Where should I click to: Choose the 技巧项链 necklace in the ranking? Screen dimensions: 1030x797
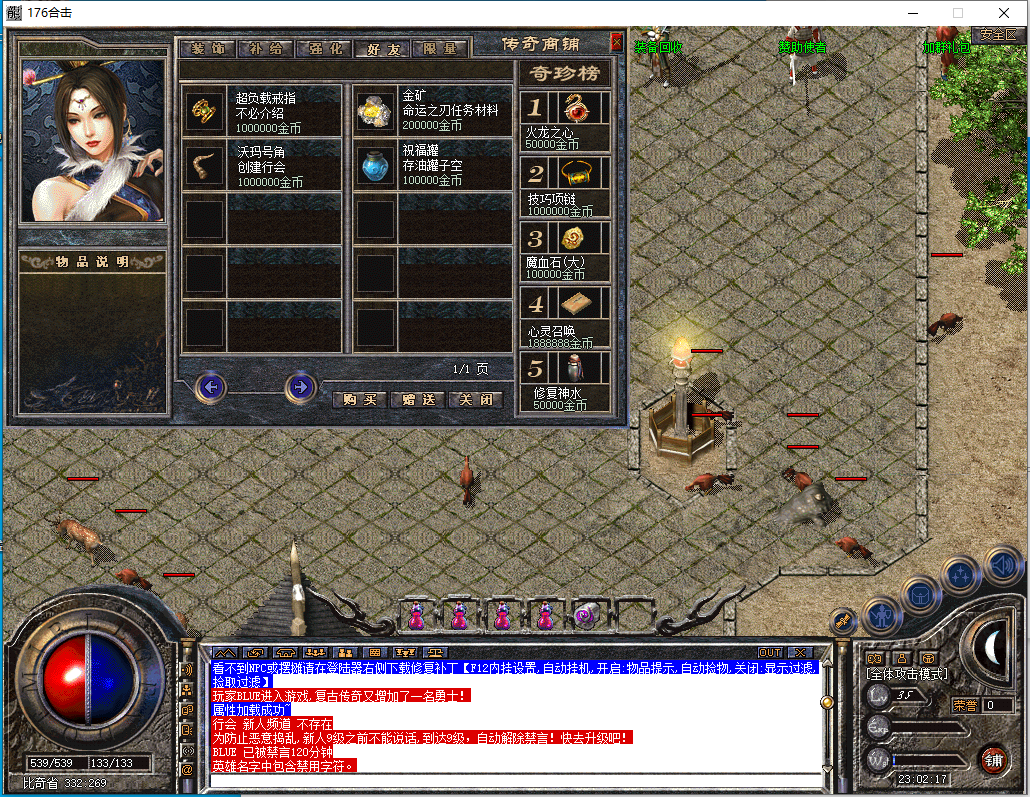click(x=574, y=174)
